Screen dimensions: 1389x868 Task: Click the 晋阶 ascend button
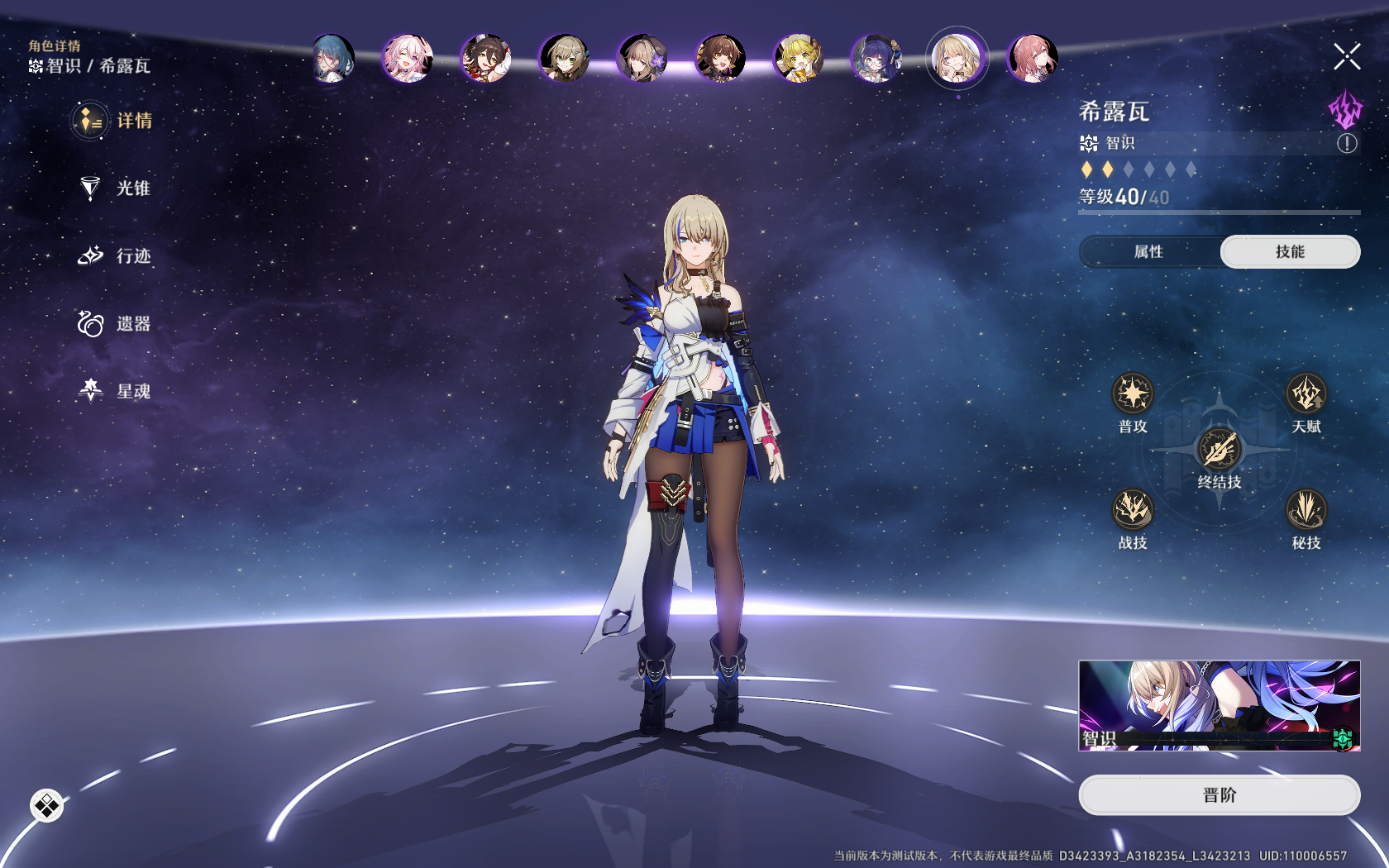[1220, 795]
